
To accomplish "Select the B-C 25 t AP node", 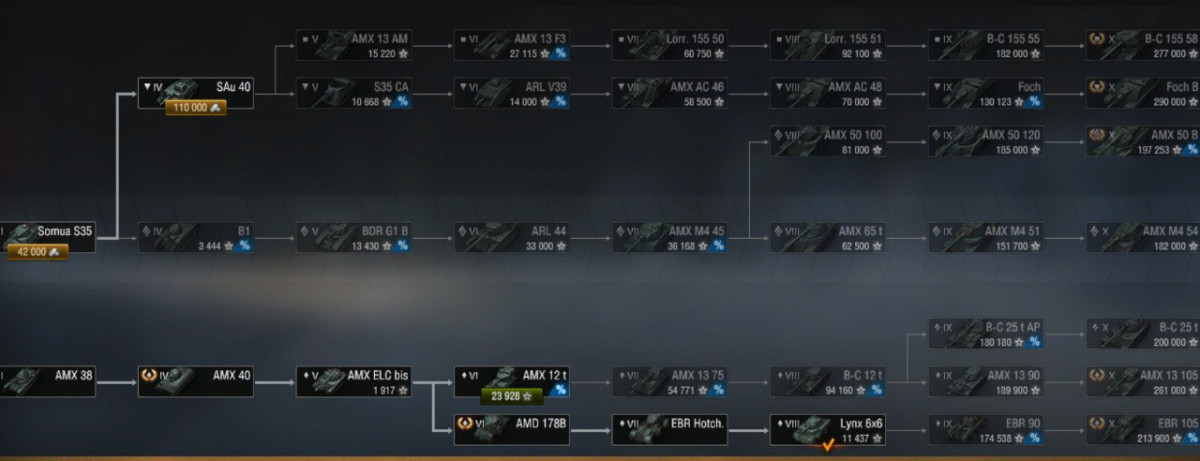I will [986, 334].
